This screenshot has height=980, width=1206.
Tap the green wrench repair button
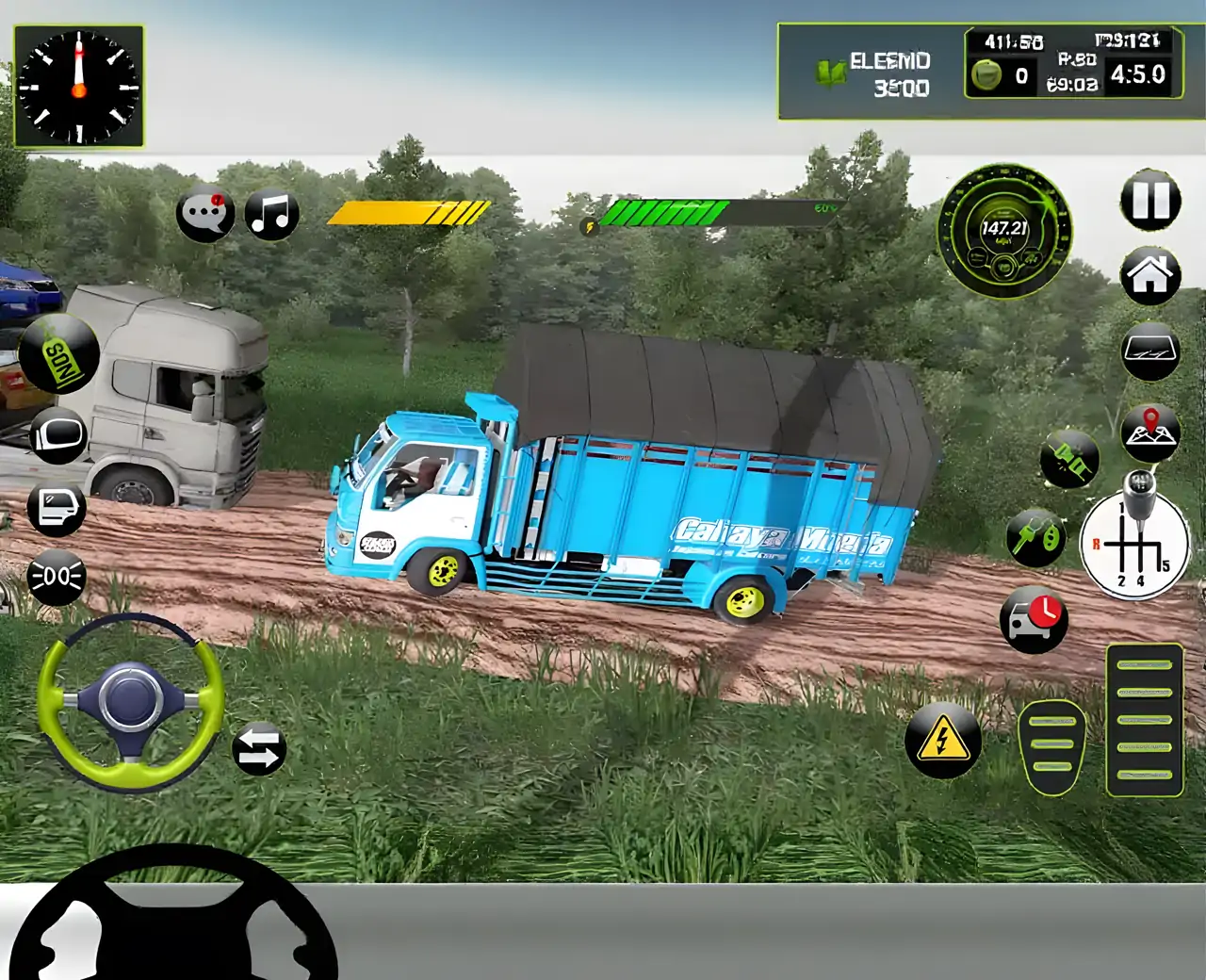click(x=1035, y=538)
